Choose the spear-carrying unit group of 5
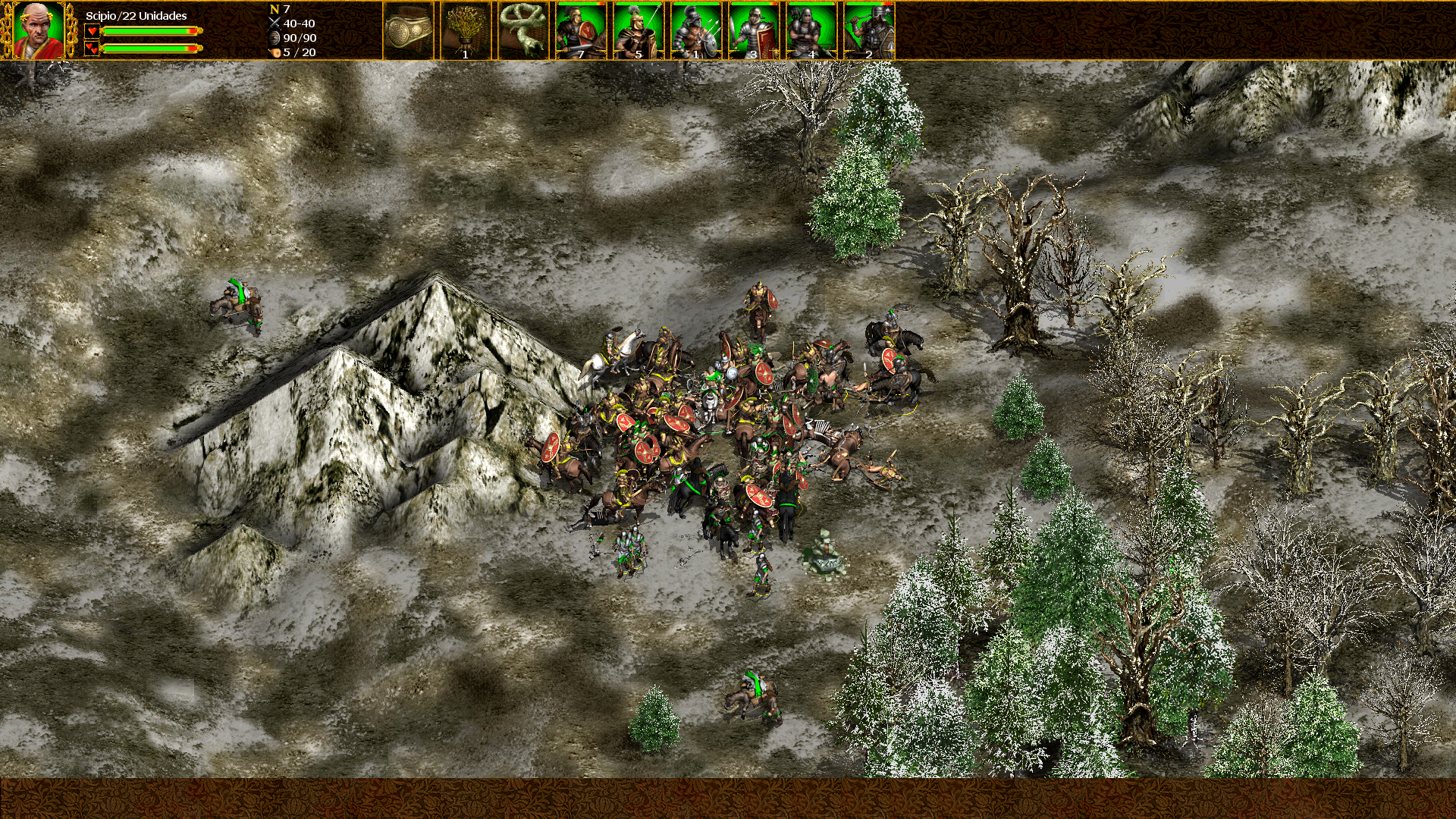Viewport: 1456px width, 819px height. [x=639, y=30]
